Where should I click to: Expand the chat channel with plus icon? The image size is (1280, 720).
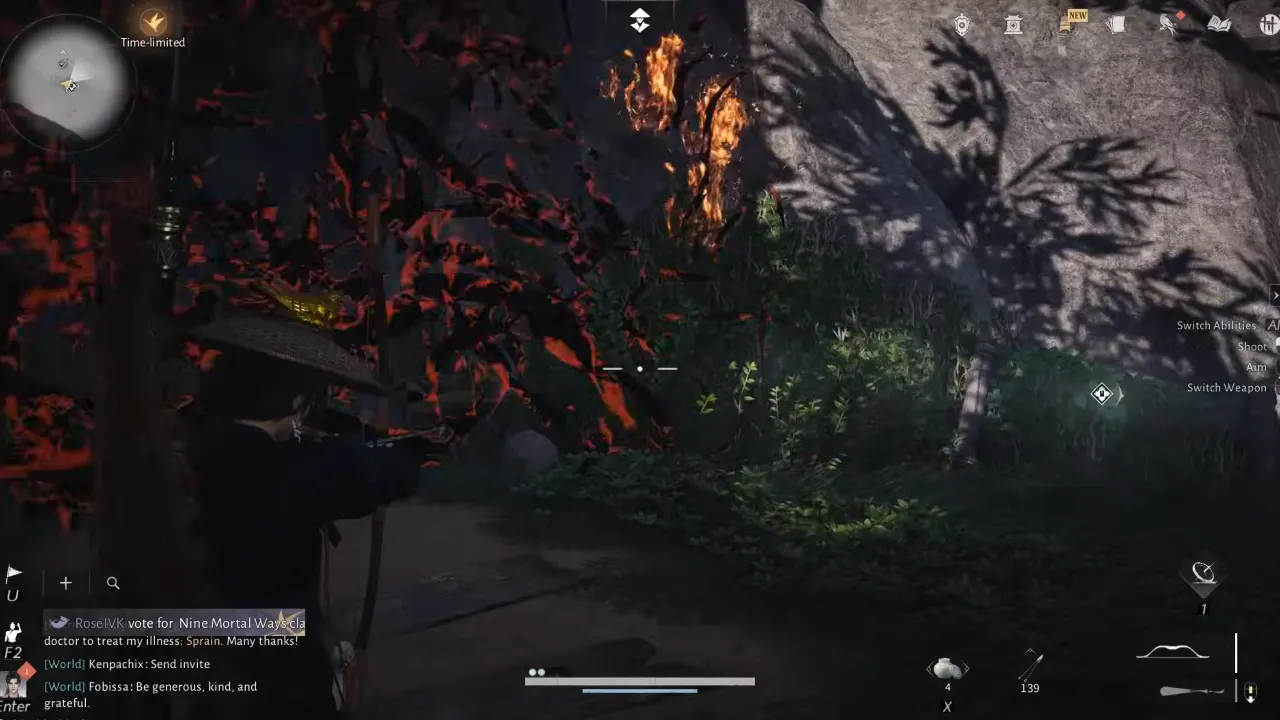pyautogui.click(x=65, y=583)
